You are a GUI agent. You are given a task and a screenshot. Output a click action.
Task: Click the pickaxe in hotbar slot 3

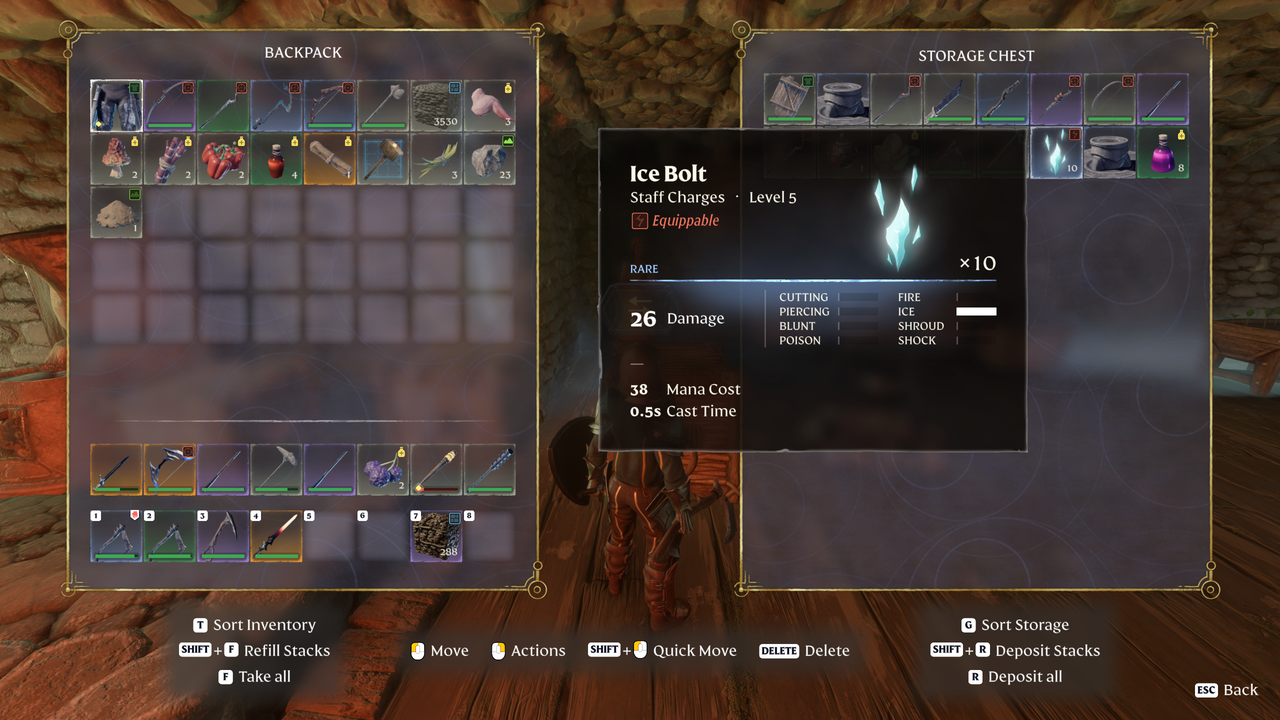[223, 536]
